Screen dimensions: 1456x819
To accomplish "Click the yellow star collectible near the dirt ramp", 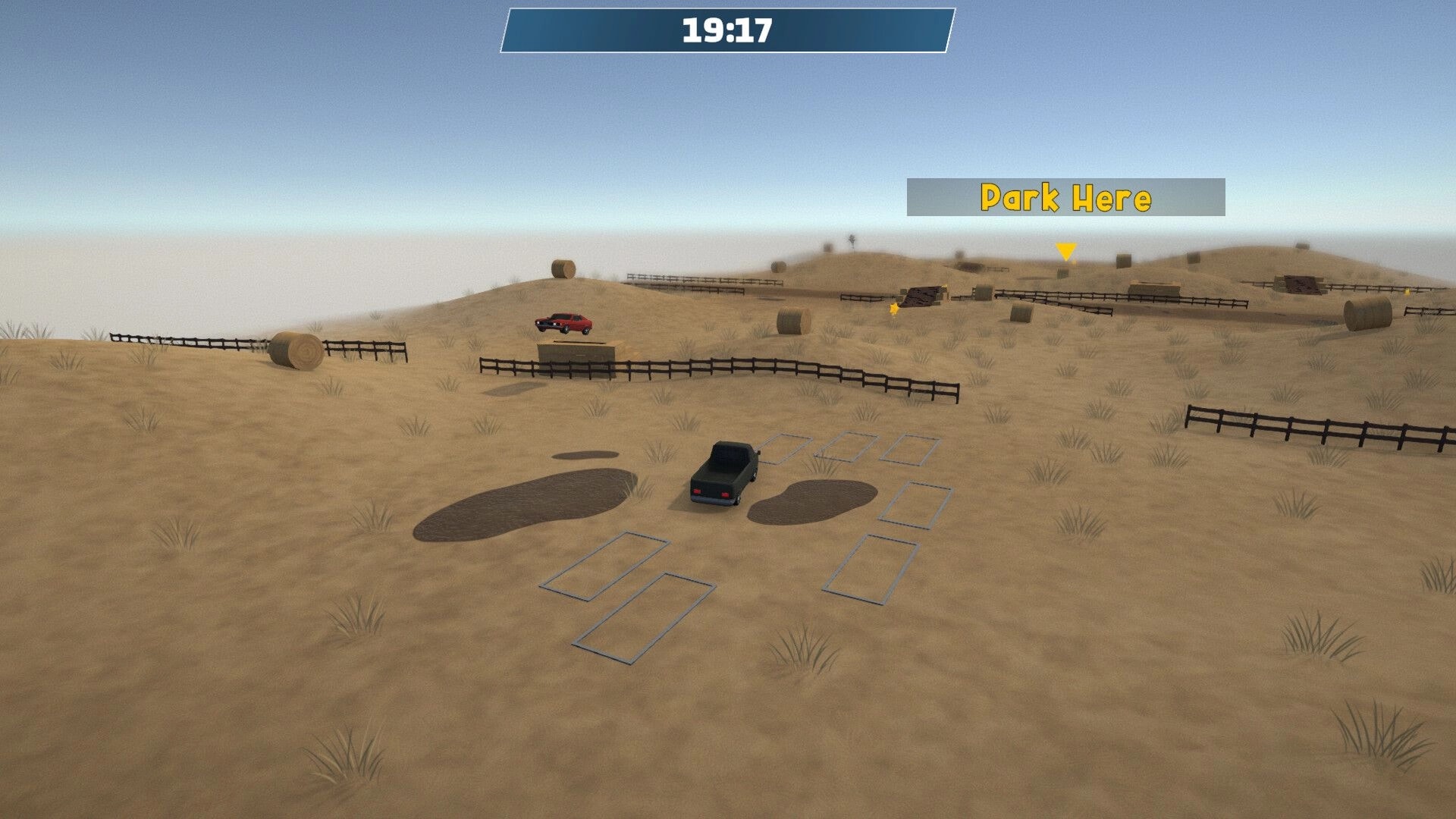I will pyautogui.click(x=893, y=309).
